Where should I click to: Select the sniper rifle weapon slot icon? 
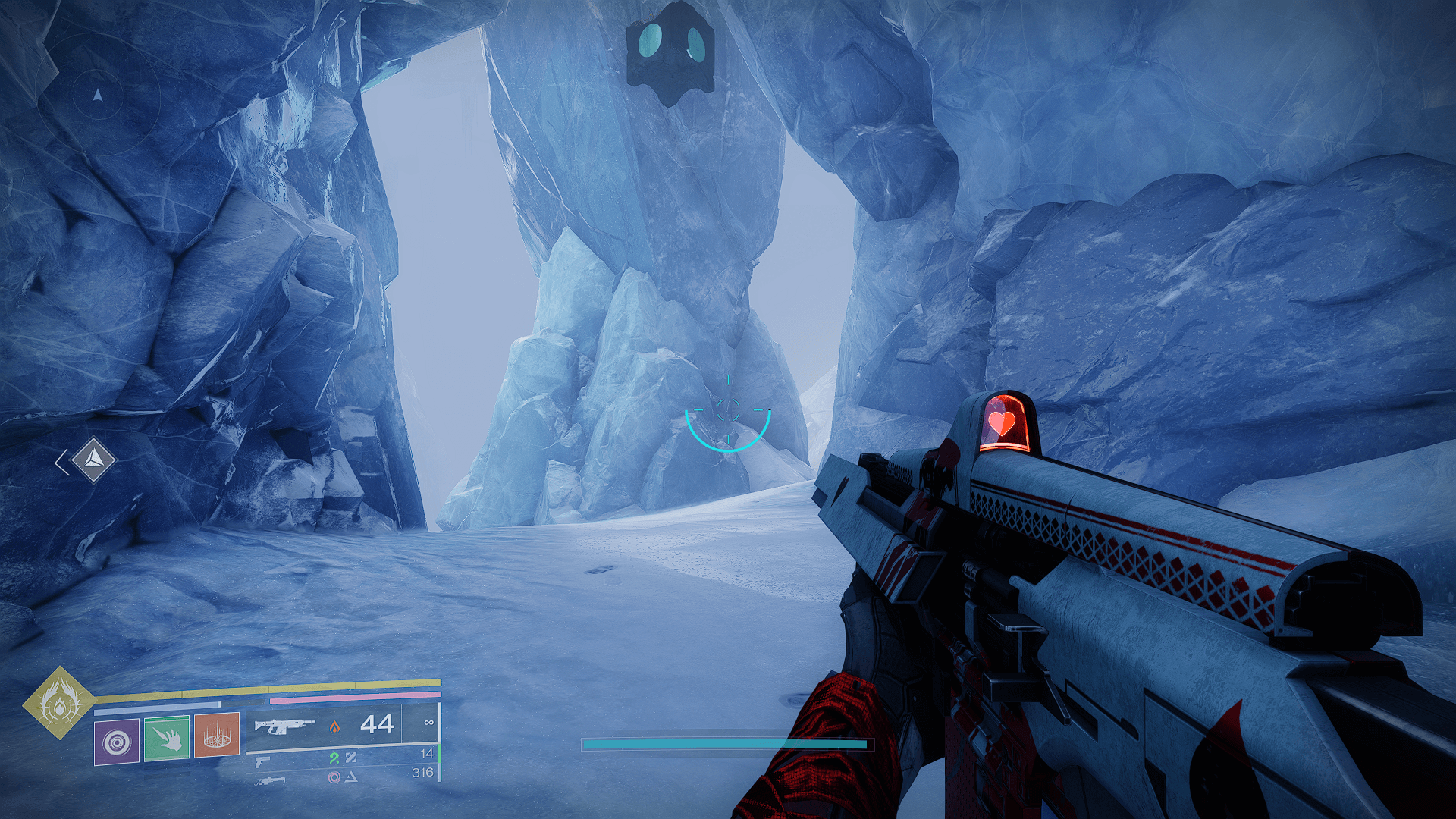click(x=271, y=783)
